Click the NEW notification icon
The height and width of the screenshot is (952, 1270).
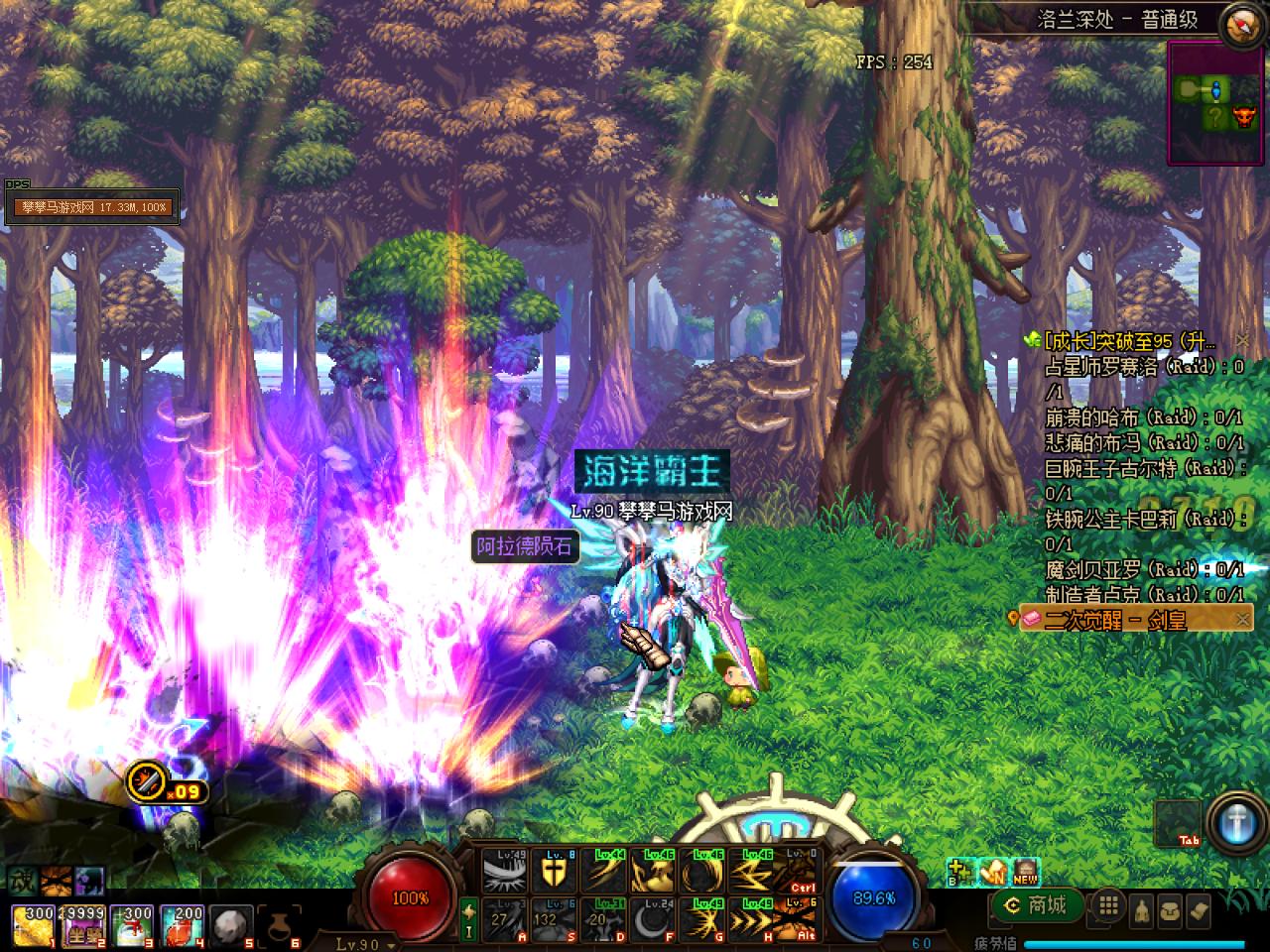coord(1025,872)
